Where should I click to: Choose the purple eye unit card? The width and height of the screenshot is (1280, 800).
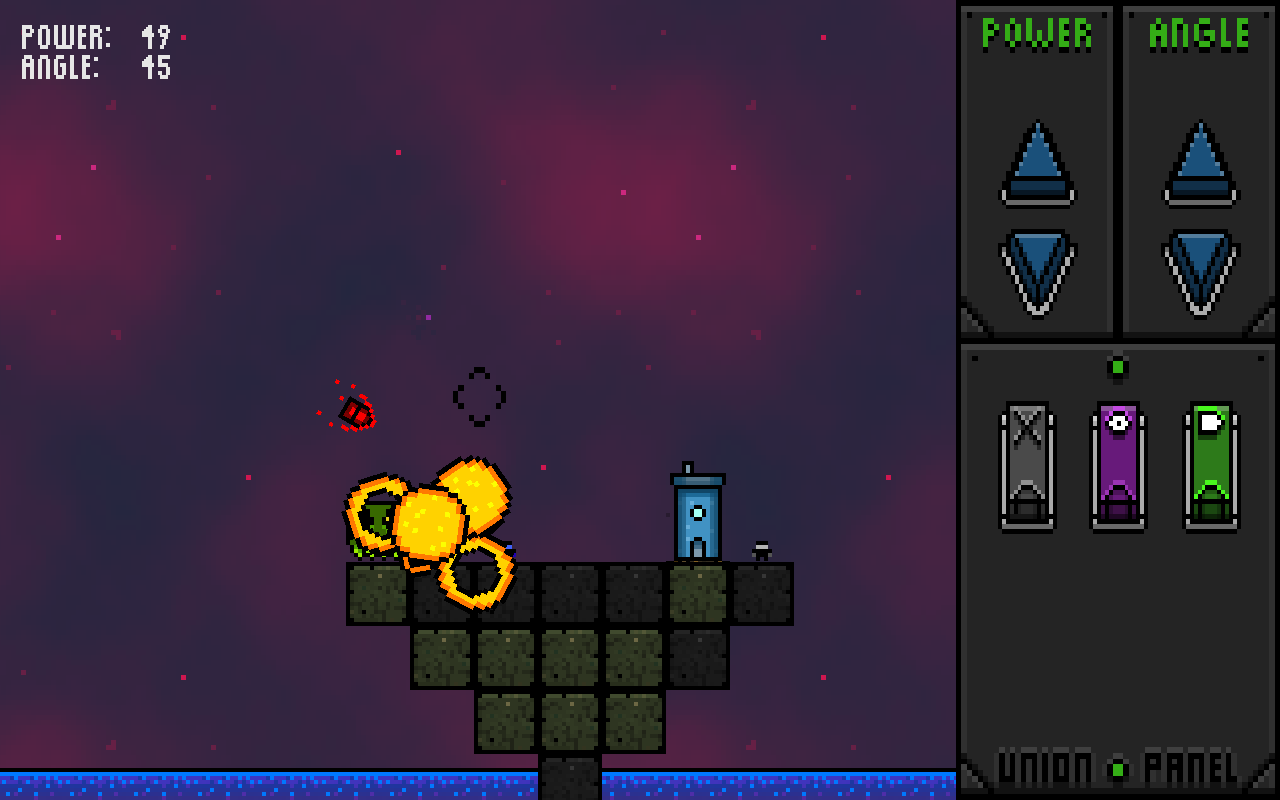pyautogui.click(x=1118, y=465)
